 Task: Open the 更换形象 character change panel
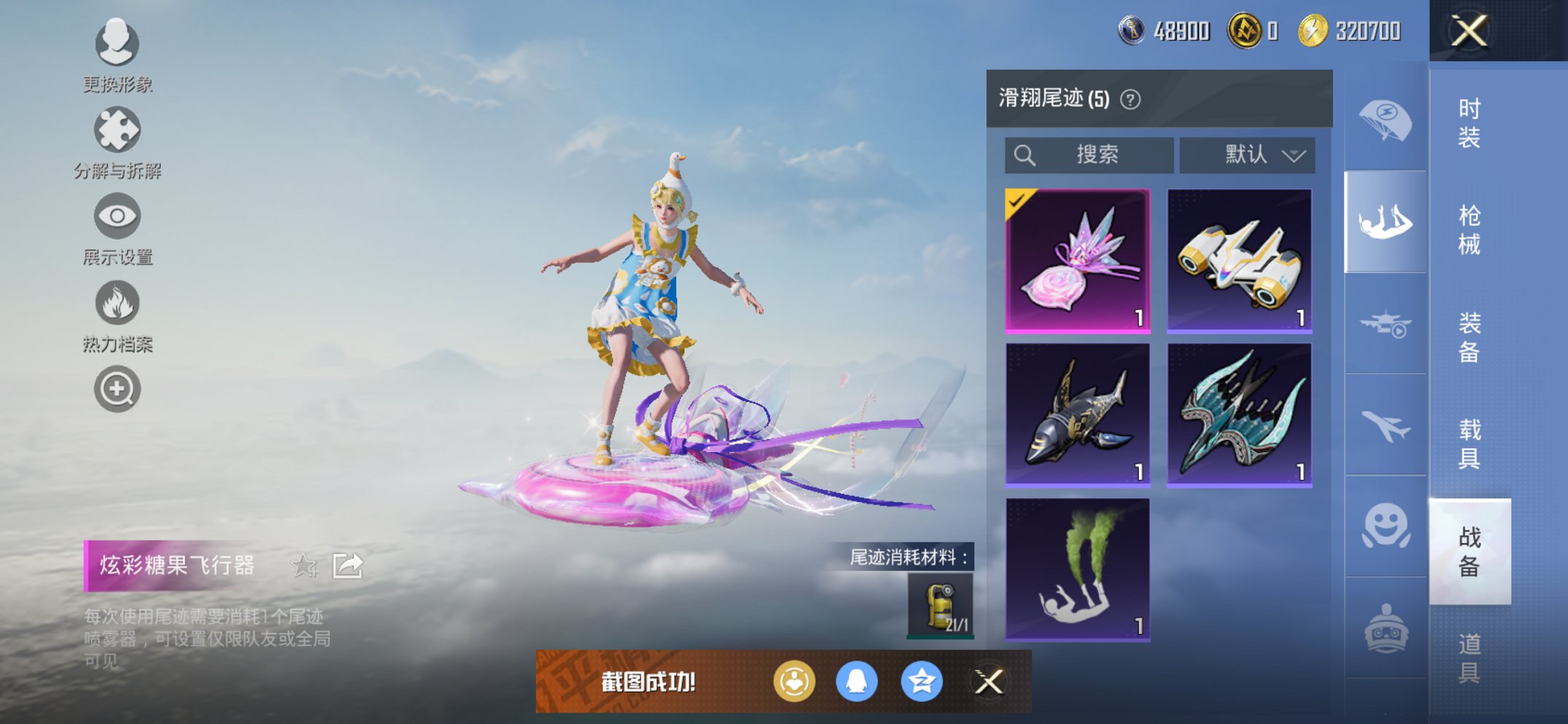click(x=117, y=45)
